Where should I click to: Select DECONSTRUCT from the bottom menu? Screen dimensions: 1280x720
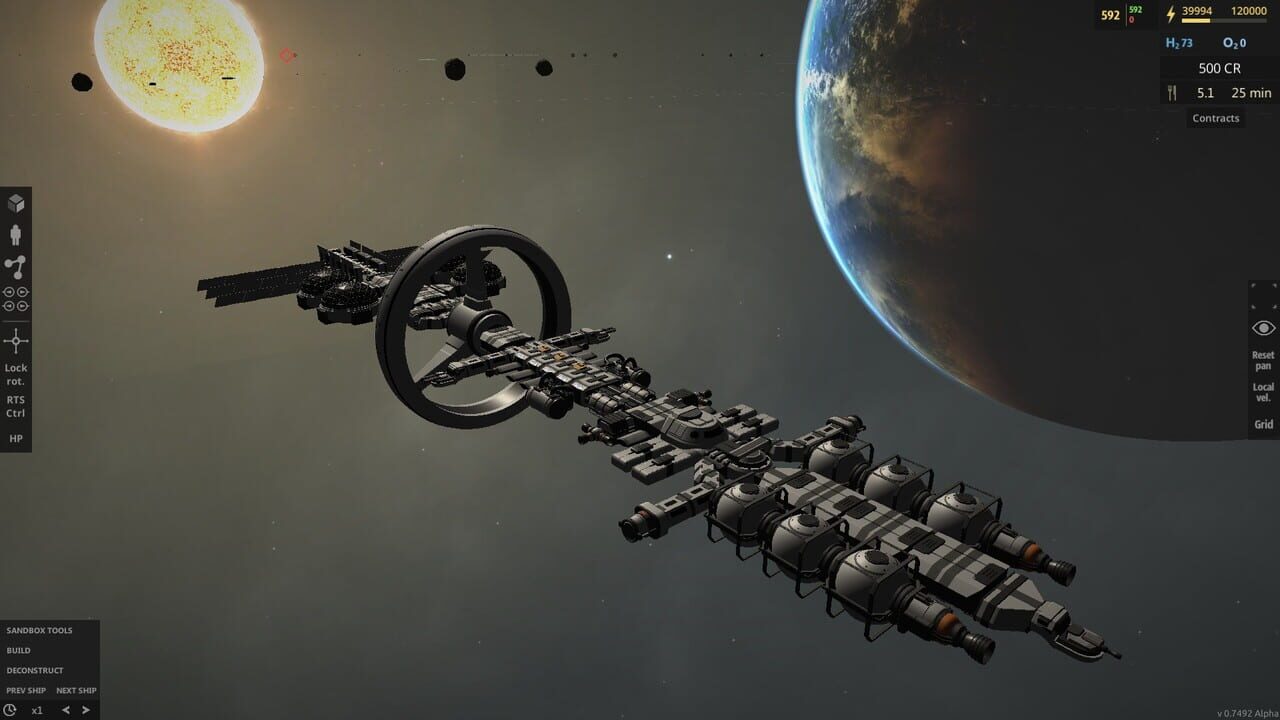[35, 670]
